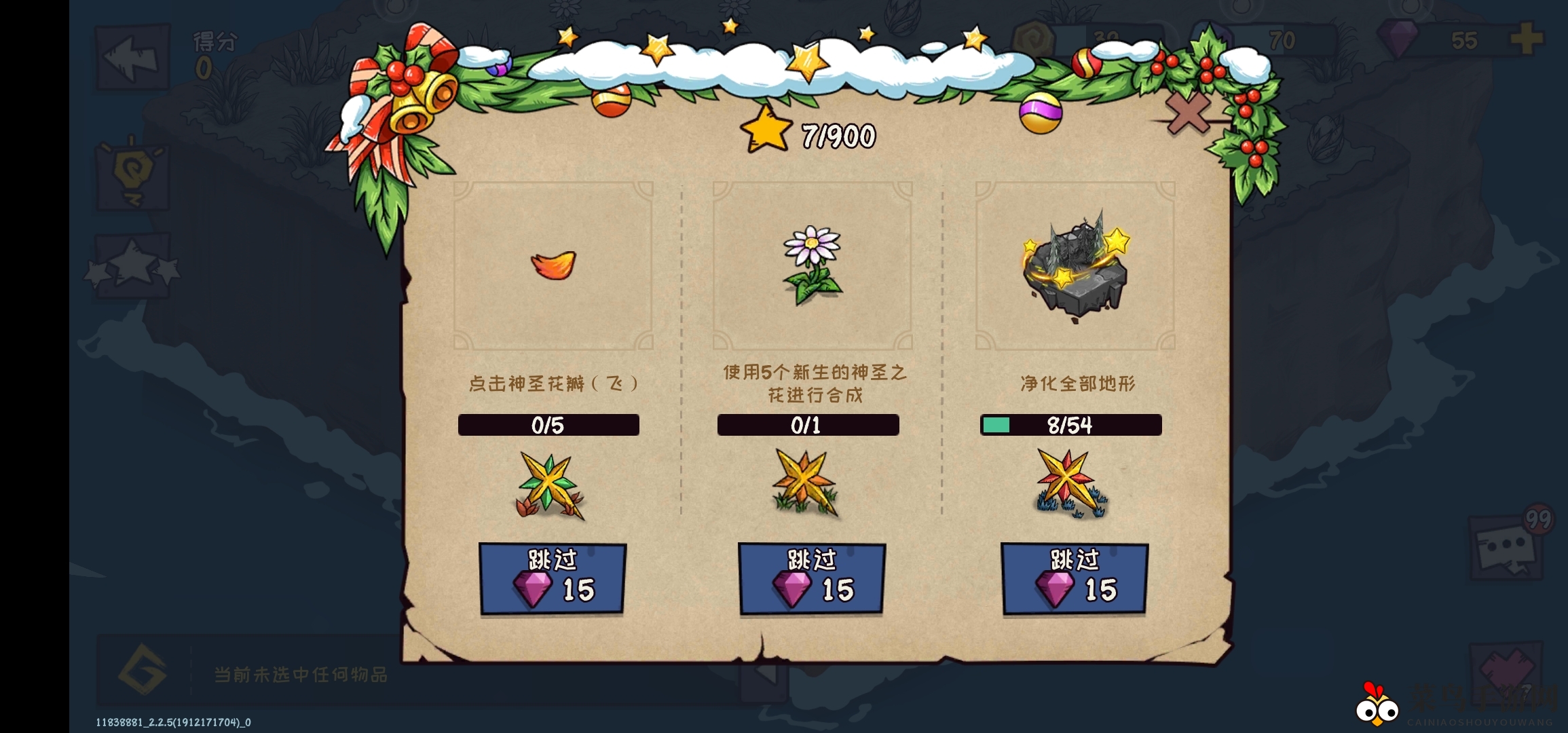Tap the 跳过 button under 点击神圣花瓣 quest
1568x733 pixels.
(x=551, y=577)
